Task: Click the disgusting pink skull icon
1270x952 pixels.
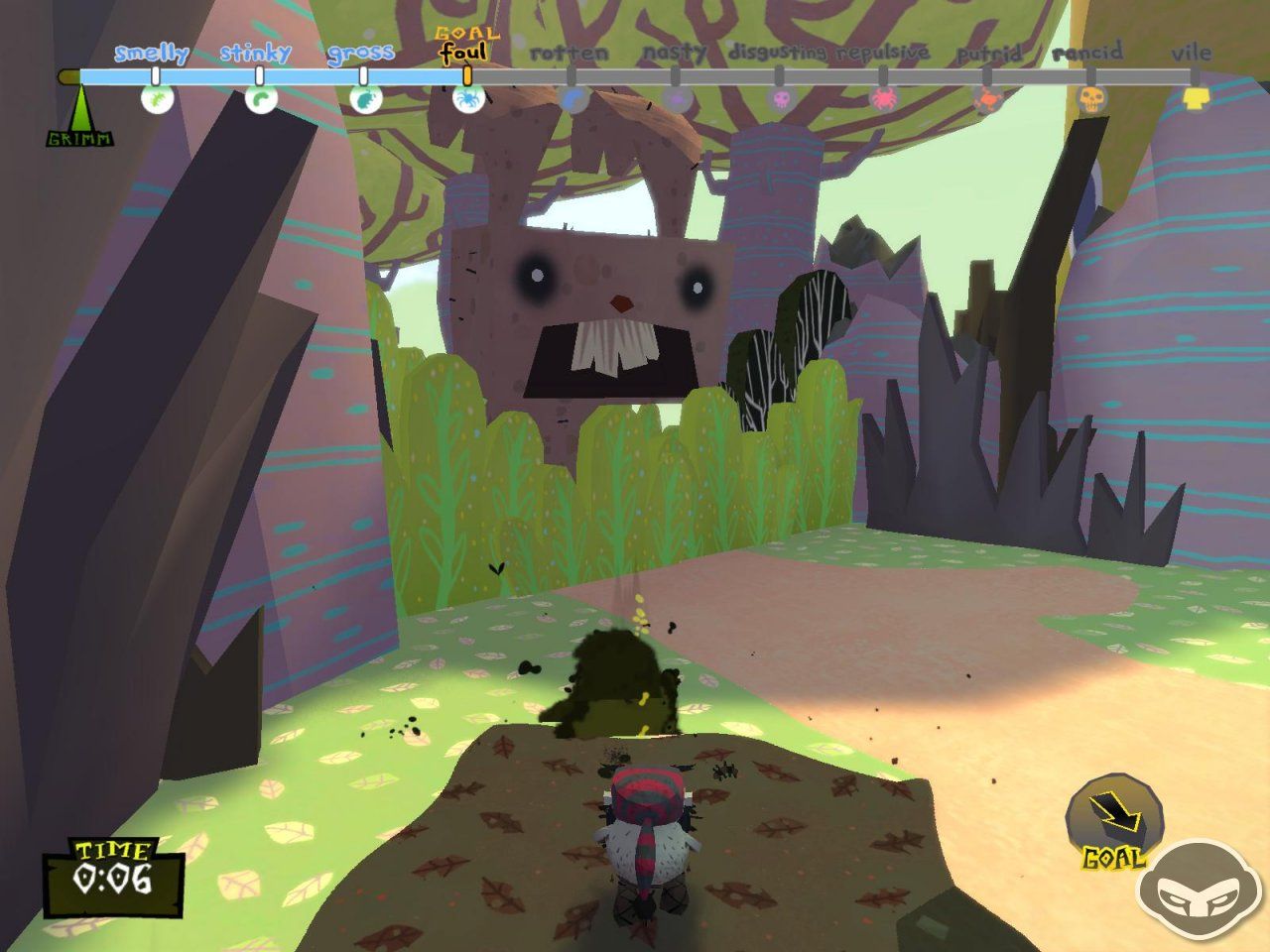Action: pos(780,99)
